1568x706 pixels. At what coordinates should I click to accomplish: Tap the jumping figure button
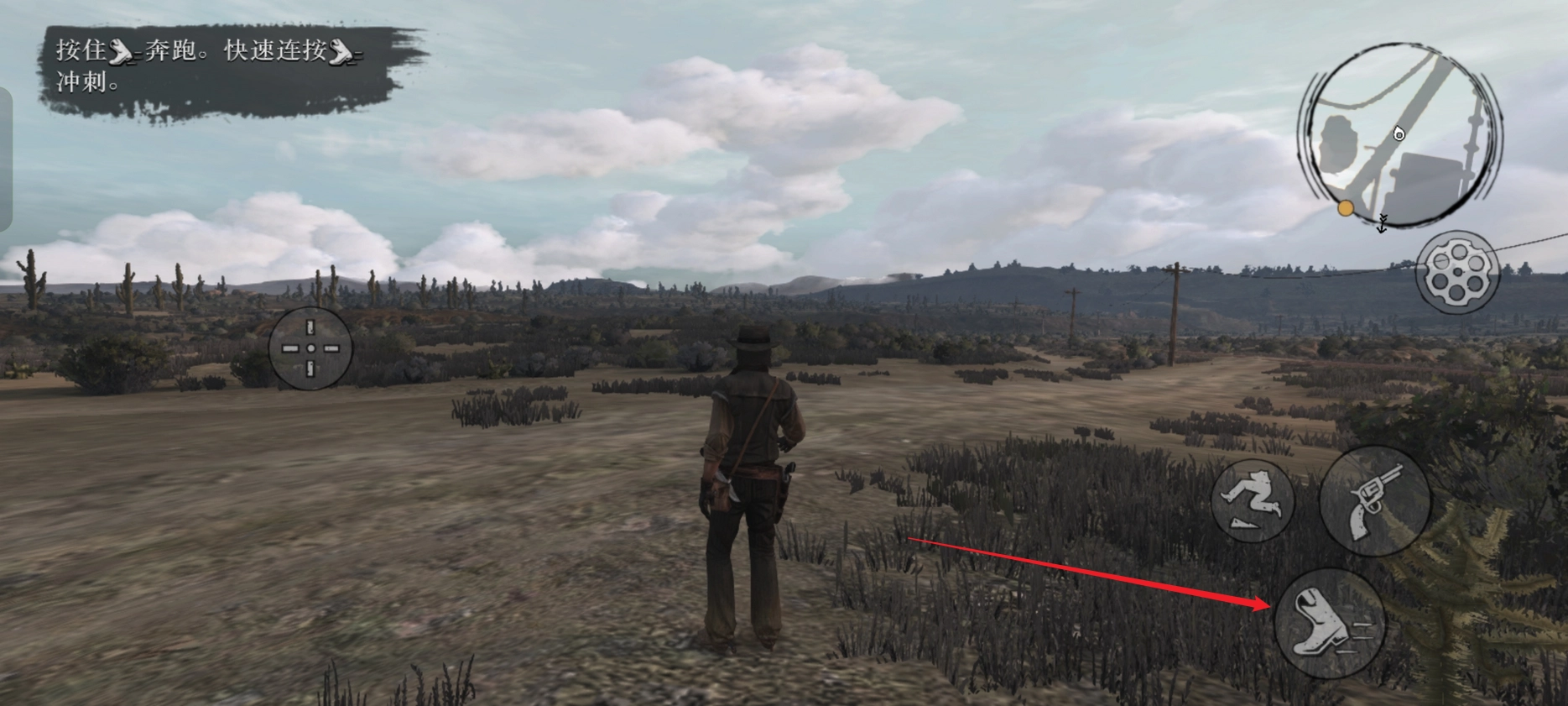[1253, 501]
